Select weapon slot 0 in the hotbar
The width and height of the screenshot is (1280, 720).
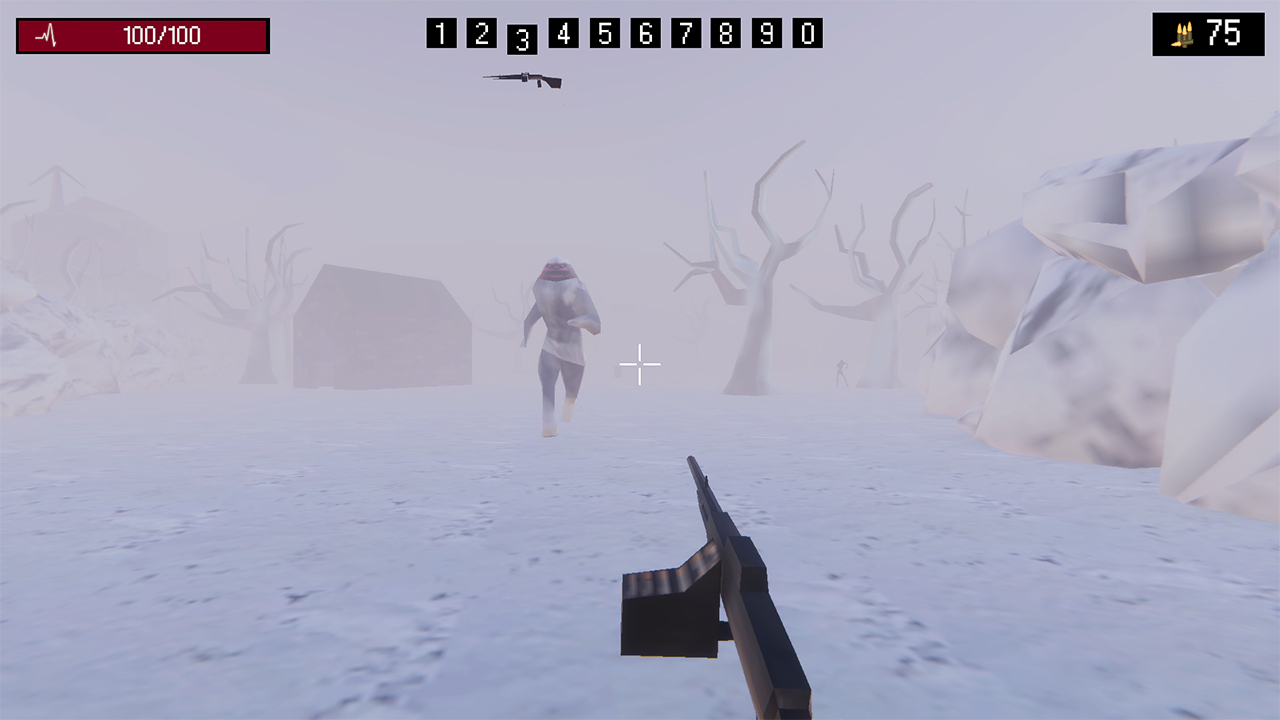808,34
